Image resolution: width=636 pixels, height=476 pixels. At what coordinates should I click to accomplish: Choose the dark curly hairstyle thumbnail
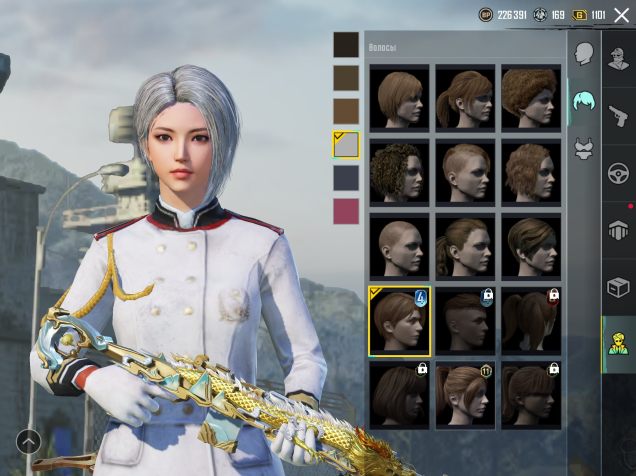click(x=399, y=171)
